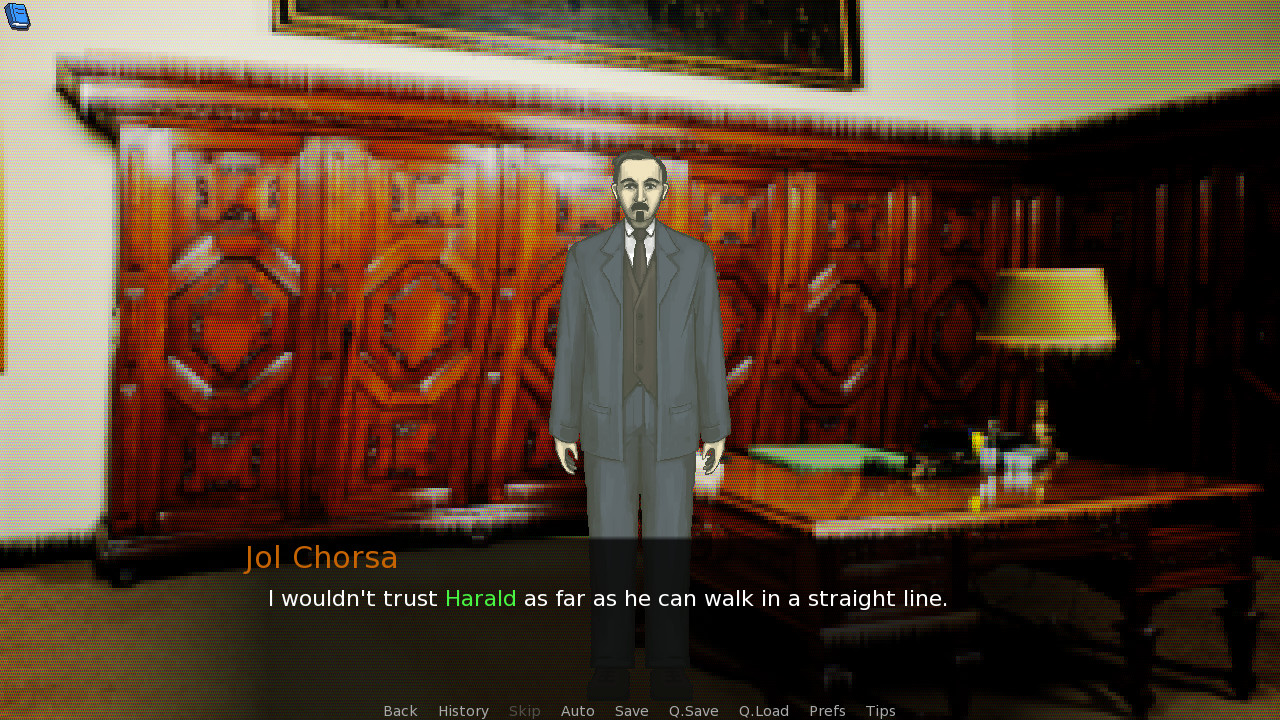Quick-load the game with Q.Load
This screenshot has width=1280, height=720.
click(x=763, y=710)
